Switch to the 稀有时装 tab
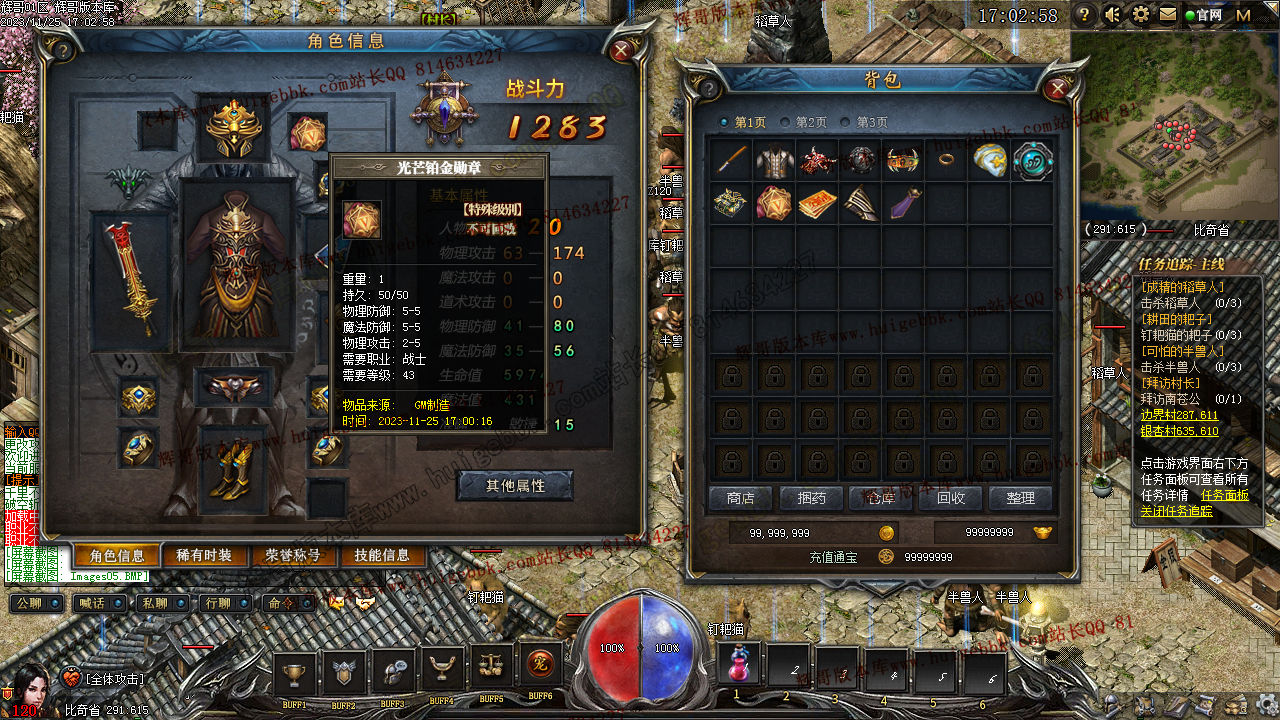Viewport: 1280px width, 720px height. (x=204, y=556)
